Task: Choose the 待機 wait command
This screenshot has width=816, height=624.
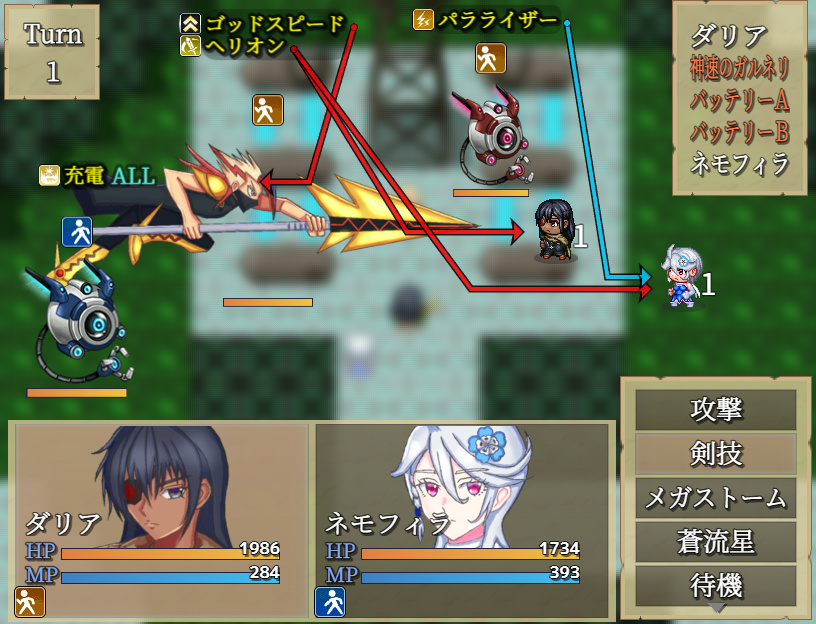Action: pyautogui.click(x=716, y=585)
